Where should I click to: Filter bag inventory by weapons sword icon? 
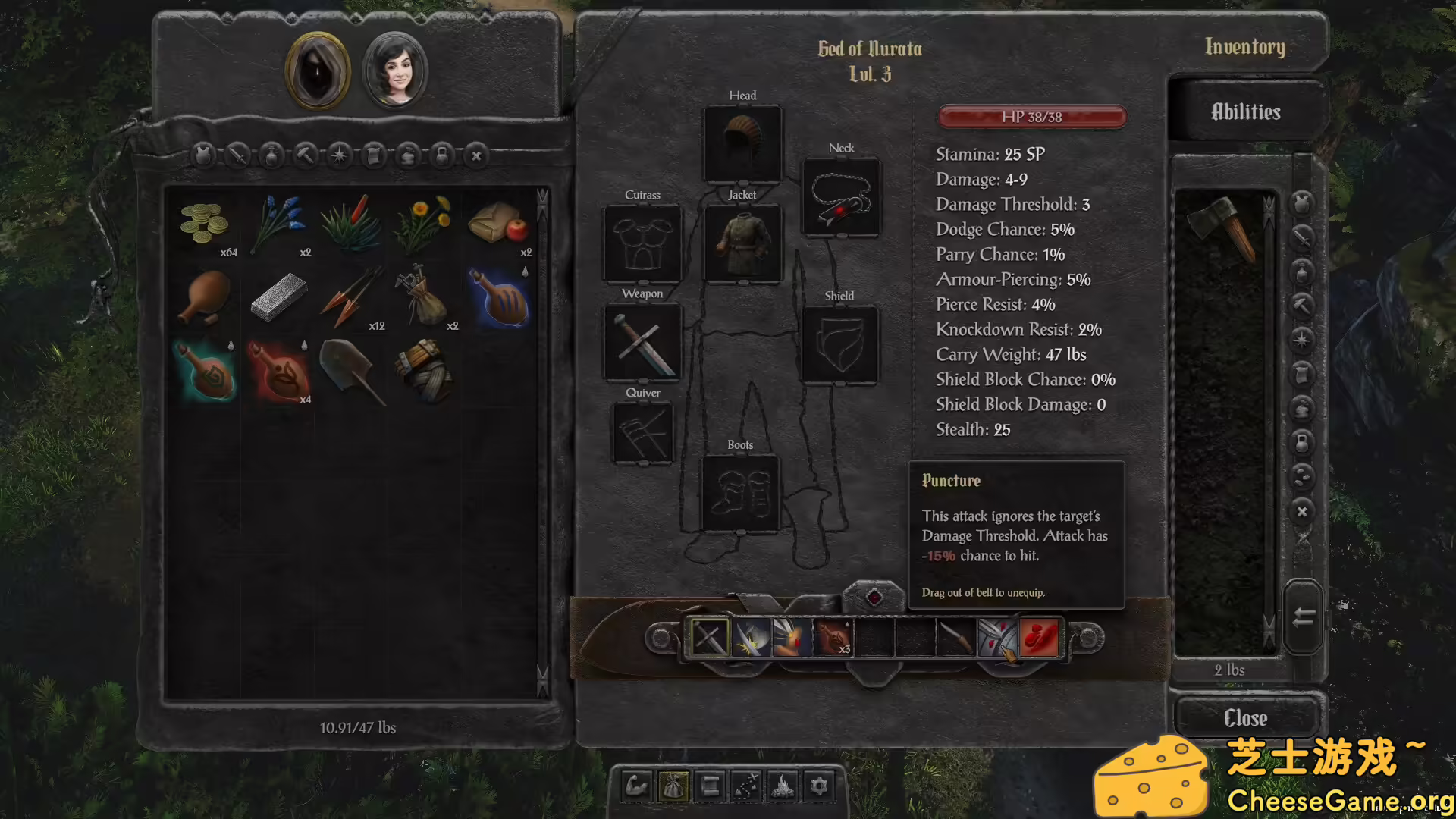[237, 155]
